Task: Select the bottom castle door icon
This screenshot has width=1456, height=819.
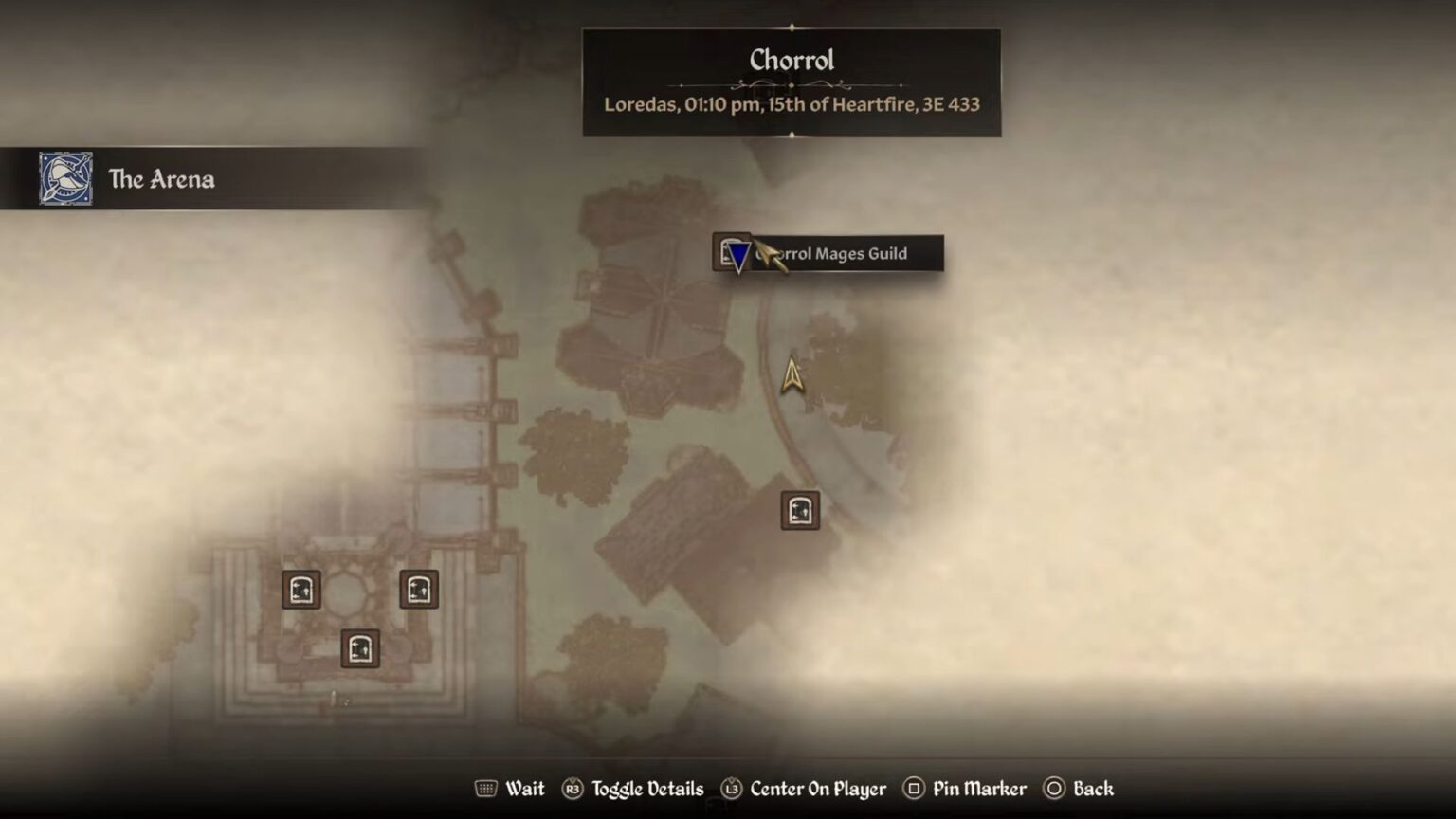Action: 358,649
